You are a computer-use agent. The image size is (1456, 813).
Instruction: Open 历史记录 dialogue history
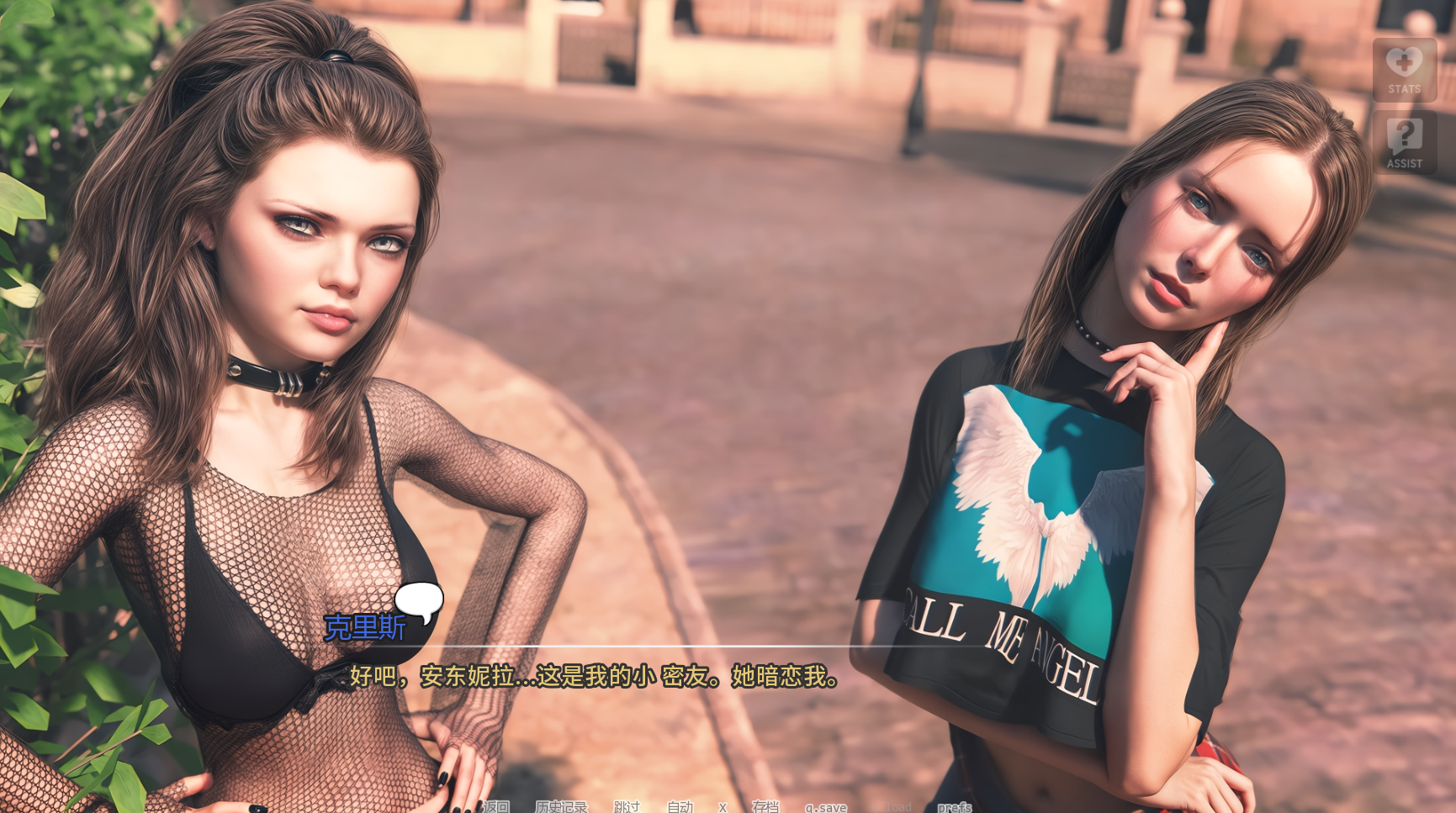coord(561,806)
